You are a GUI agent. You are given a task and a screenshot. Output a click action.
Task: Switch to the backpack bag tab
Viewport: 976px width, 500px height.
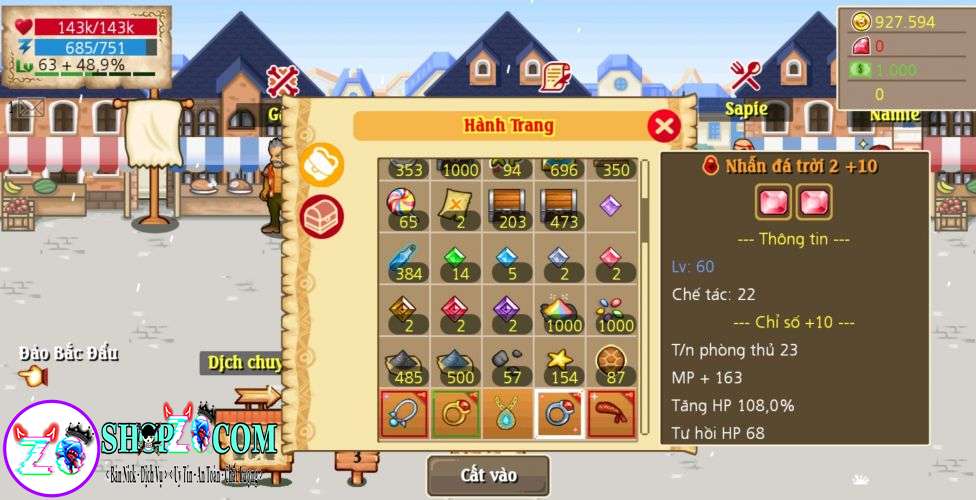point(322,165)
